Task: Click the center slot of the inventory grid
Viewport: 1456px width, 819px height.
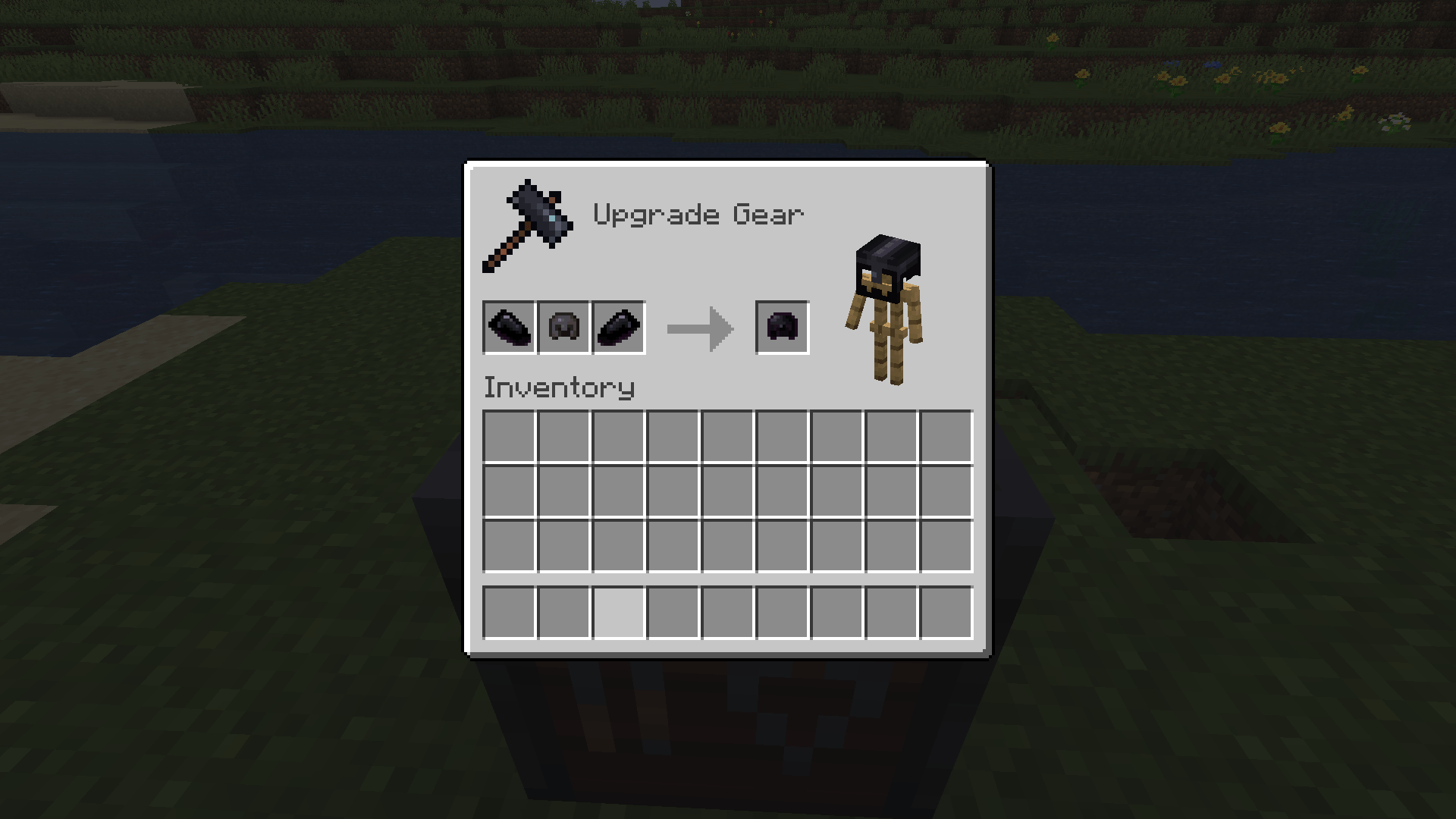Action: [728, 491]
